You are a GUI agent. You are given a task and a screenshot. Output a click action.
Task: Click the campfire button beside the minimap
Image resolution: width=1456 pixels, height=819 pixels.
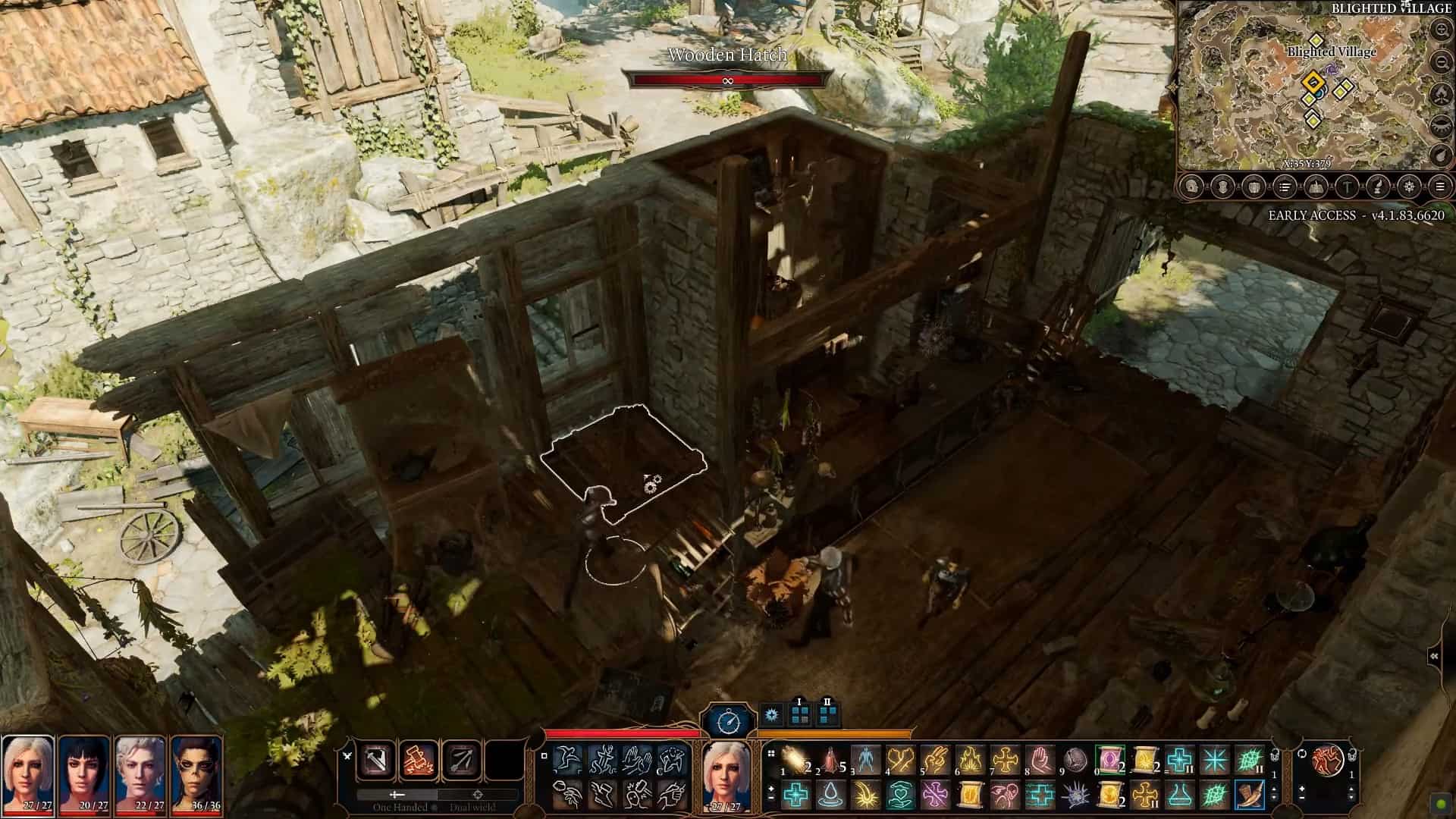tap(1442, 93)
